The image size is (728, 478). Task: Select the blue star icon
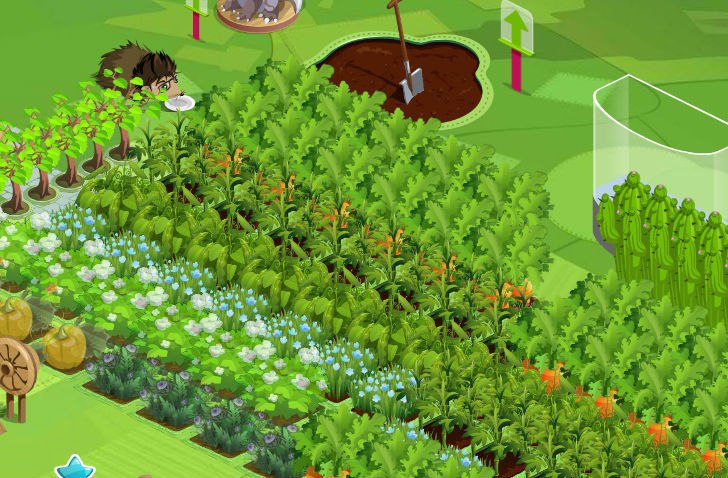click(73, 468)
